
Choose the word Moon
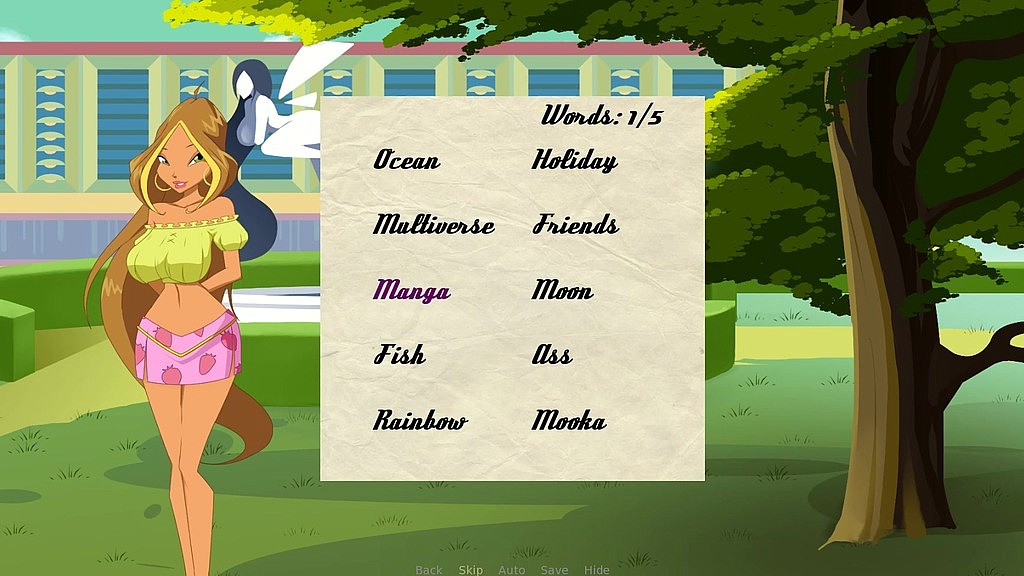click(562, 291)
